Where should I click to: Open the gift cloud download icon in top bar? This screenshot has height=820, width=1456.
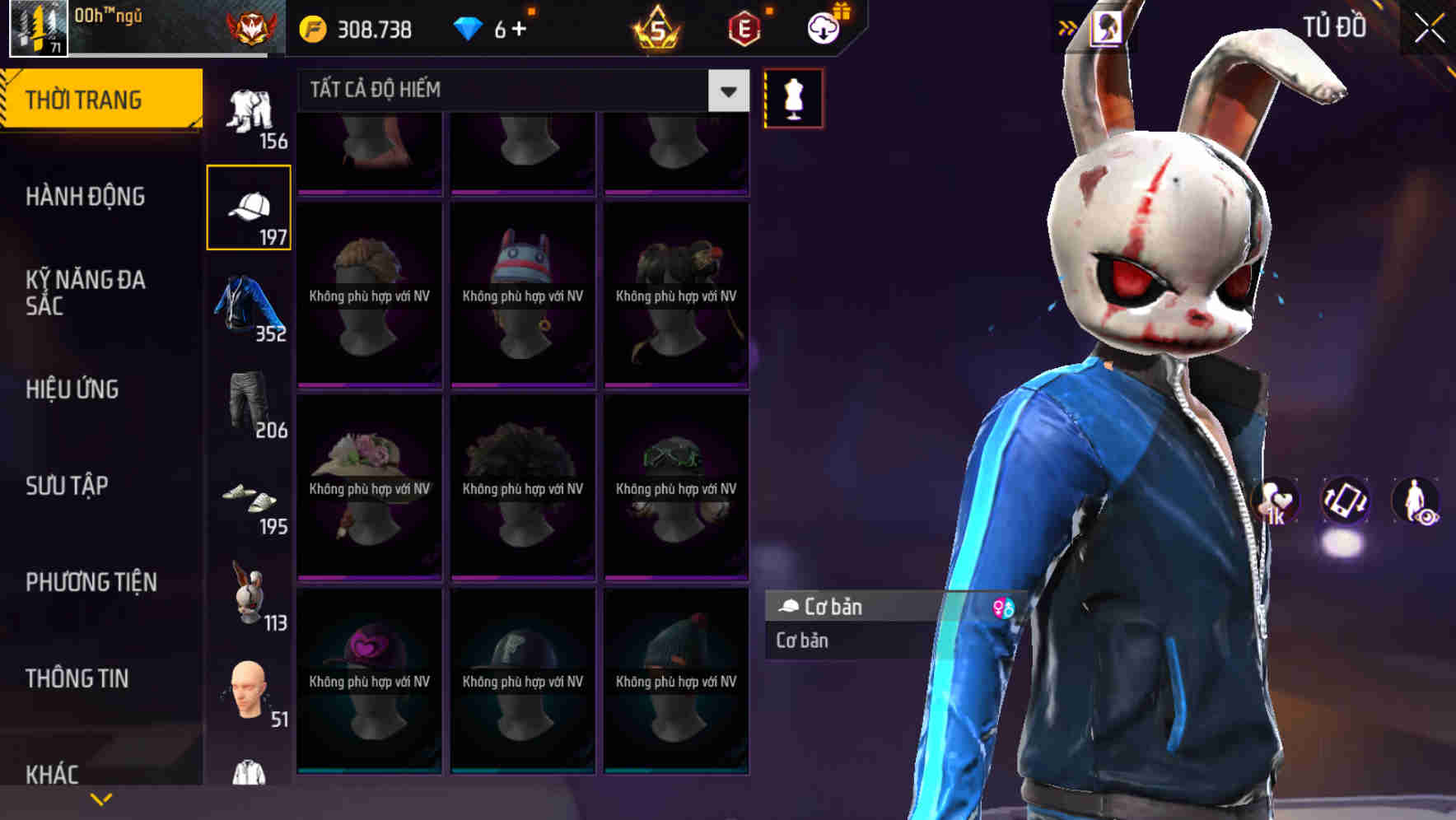[x=823, y=26]
